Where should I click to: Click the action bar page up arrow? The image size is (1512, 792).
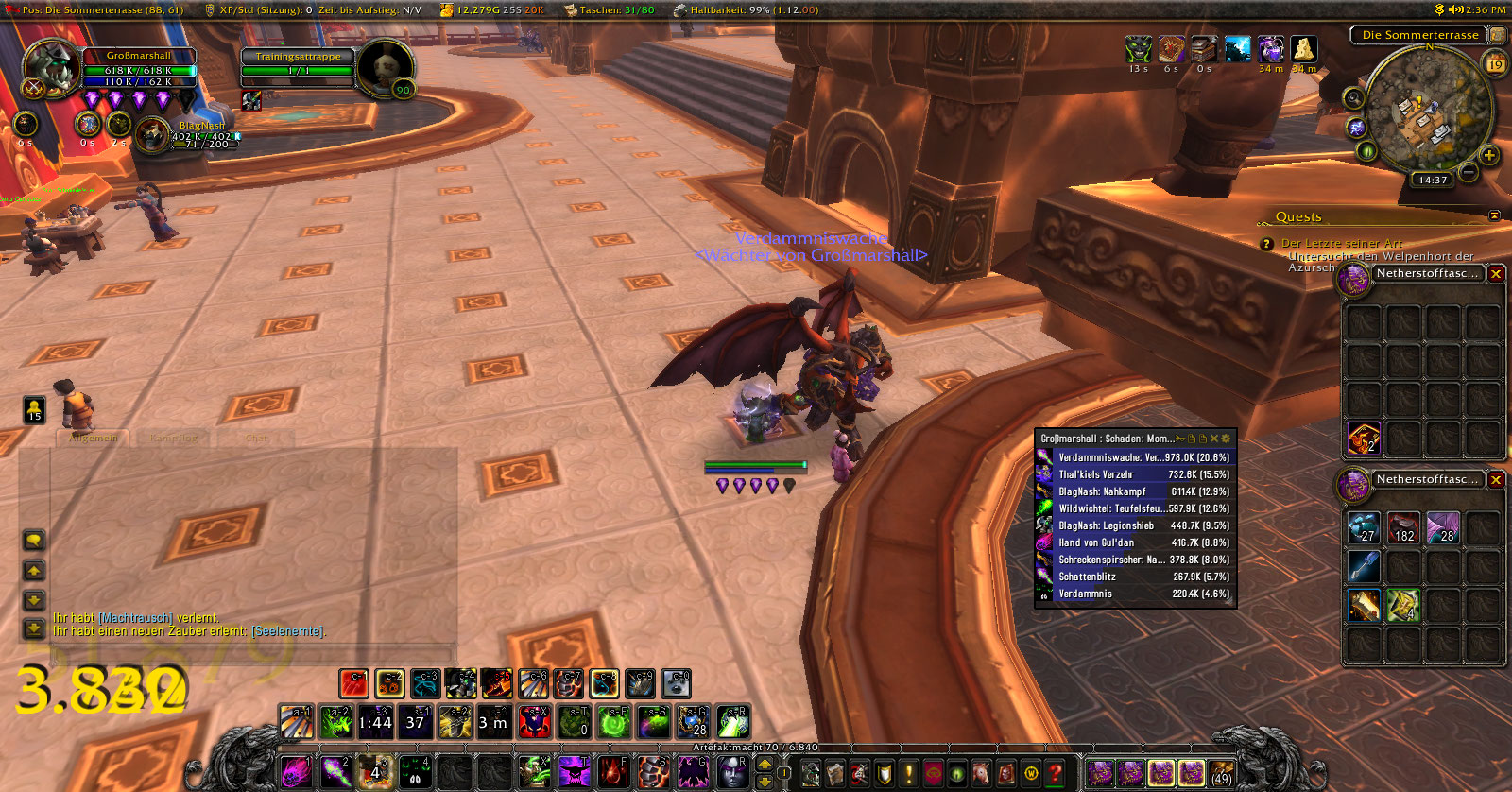(x=765, y=764)
